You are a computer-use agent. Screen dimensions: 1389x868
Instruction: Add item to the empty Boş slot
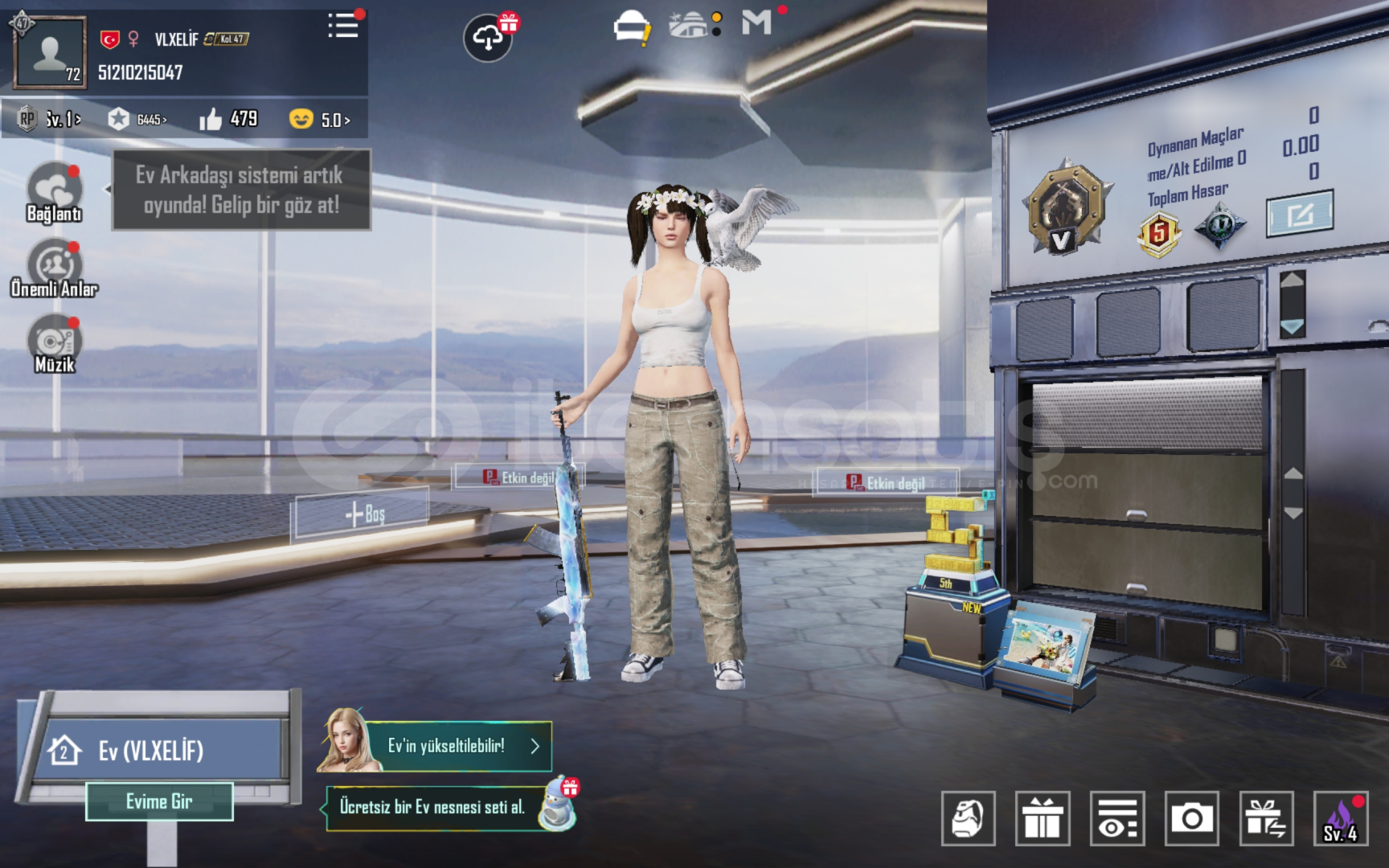click(x=363, y=514)
